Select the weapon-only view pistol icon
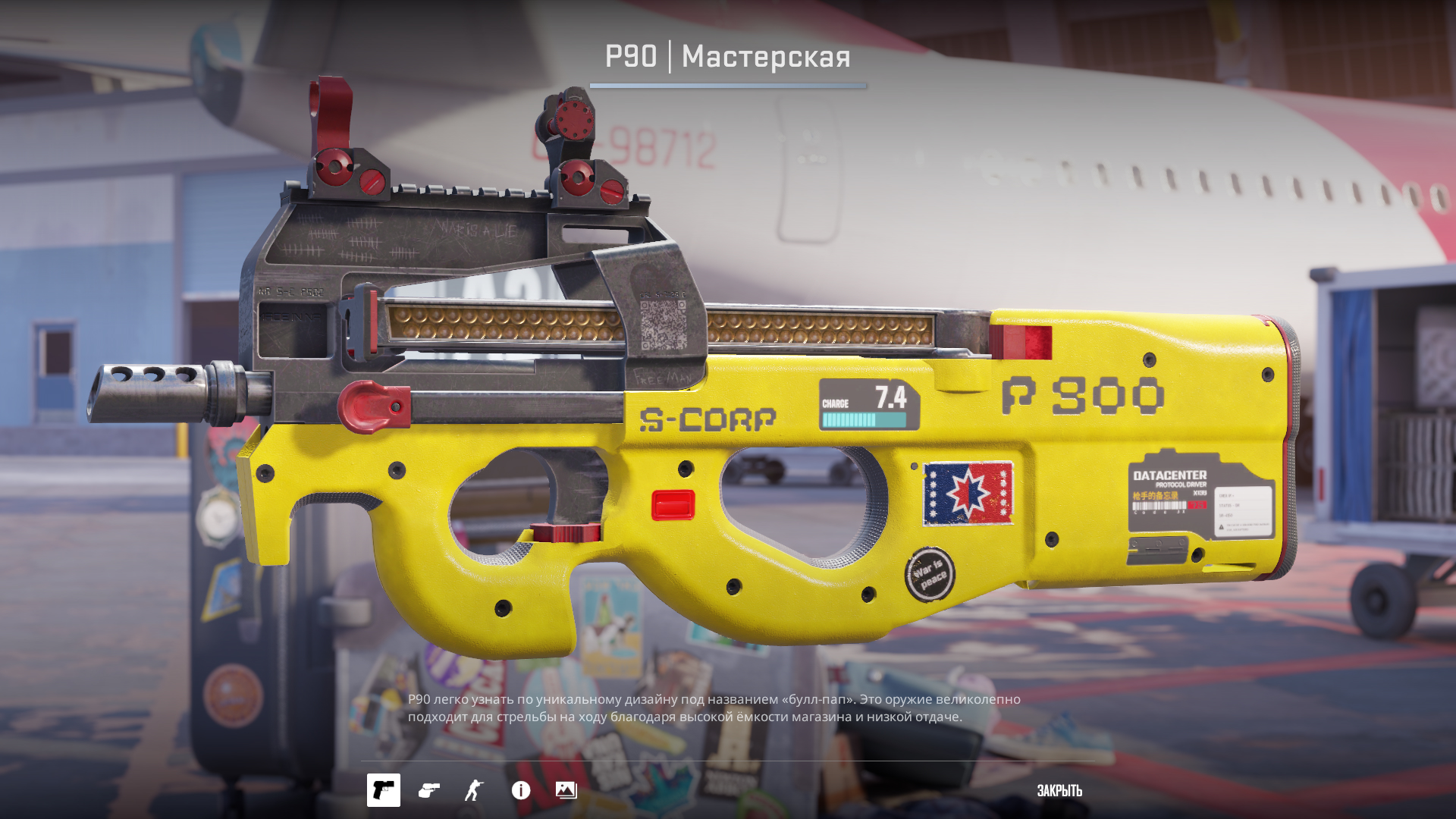 [x=383, y=790]
